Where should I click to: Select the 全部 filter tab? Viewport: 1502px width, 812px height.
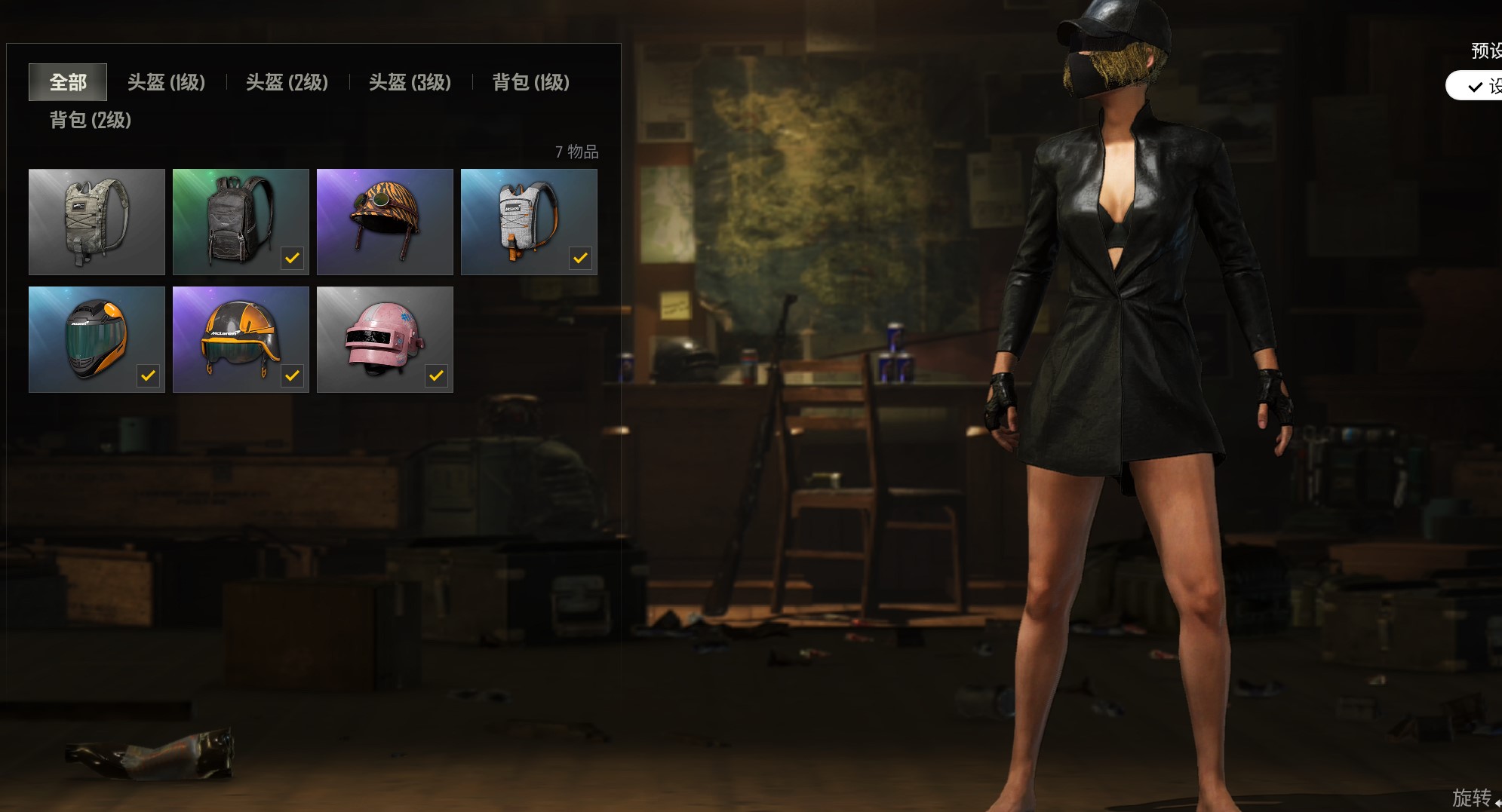click(x=67, y=83)
